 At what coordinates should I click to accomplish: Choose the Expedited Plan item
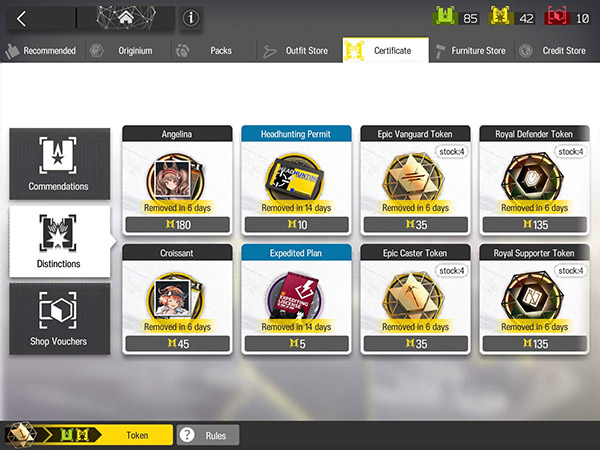(x=296, y=298)
